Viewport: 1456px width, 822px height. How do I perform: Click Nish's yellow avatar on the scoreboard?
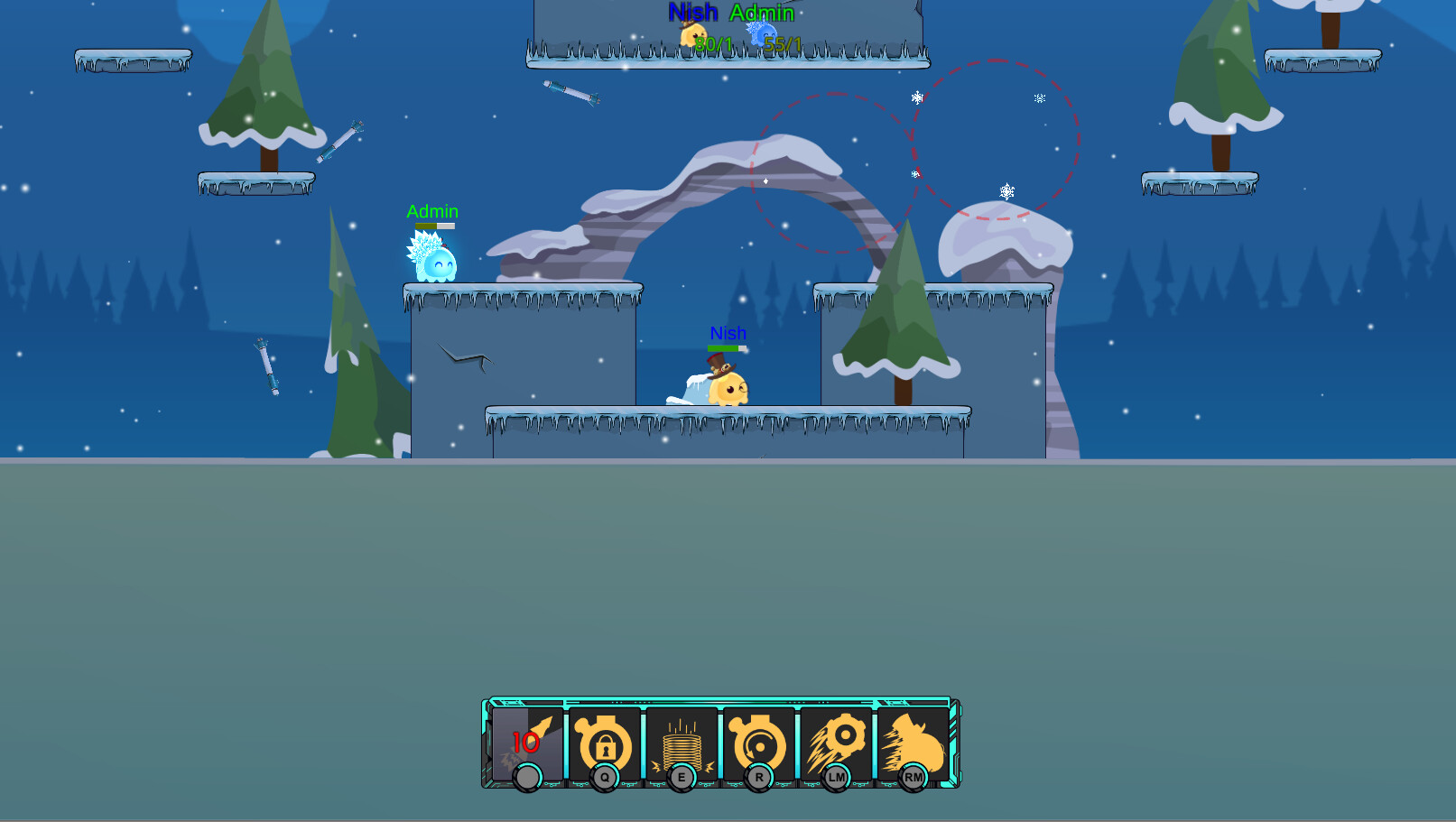pos(695,33)
